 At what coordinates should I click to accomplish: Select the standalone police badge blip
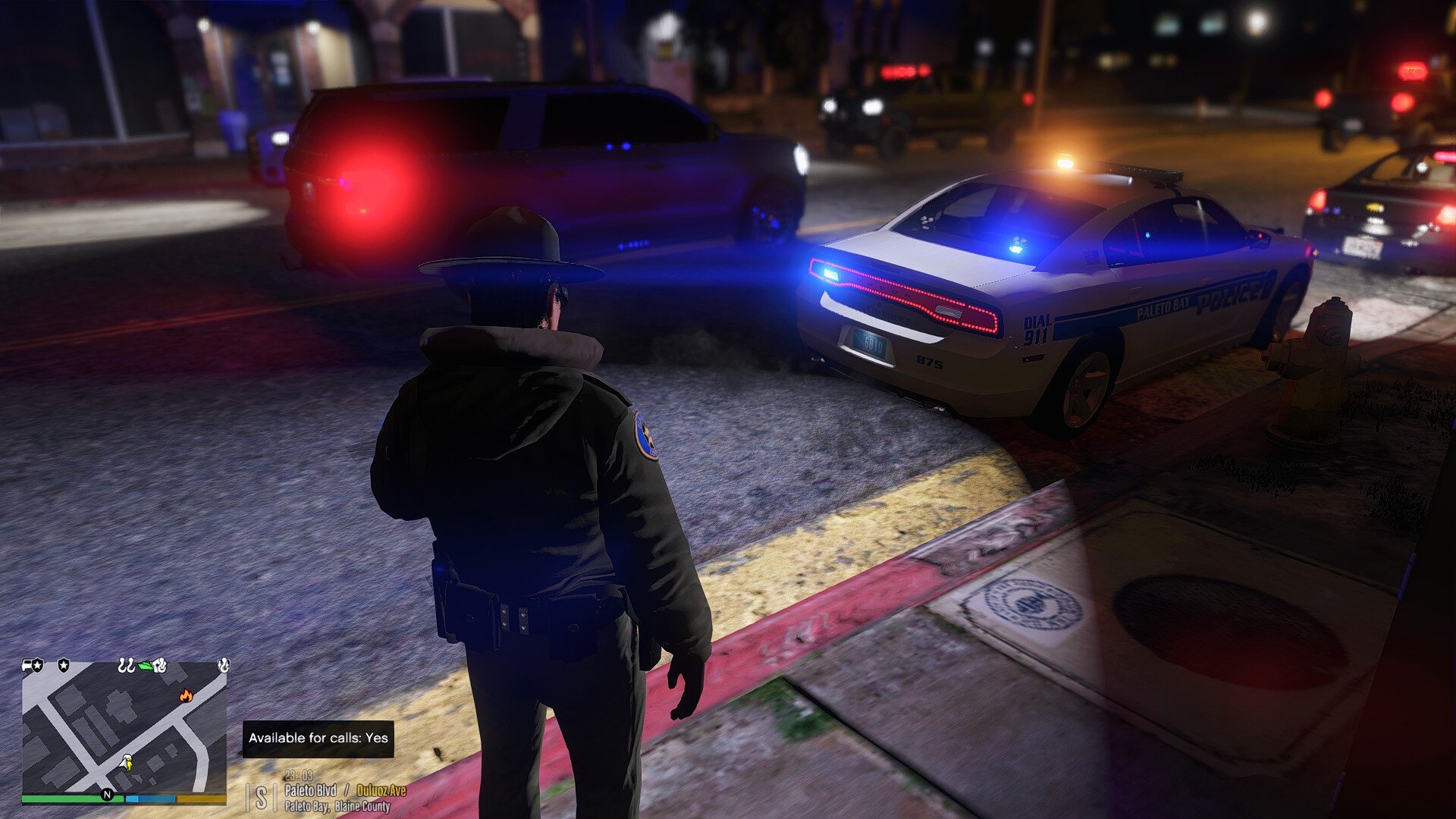pos(64,665)
